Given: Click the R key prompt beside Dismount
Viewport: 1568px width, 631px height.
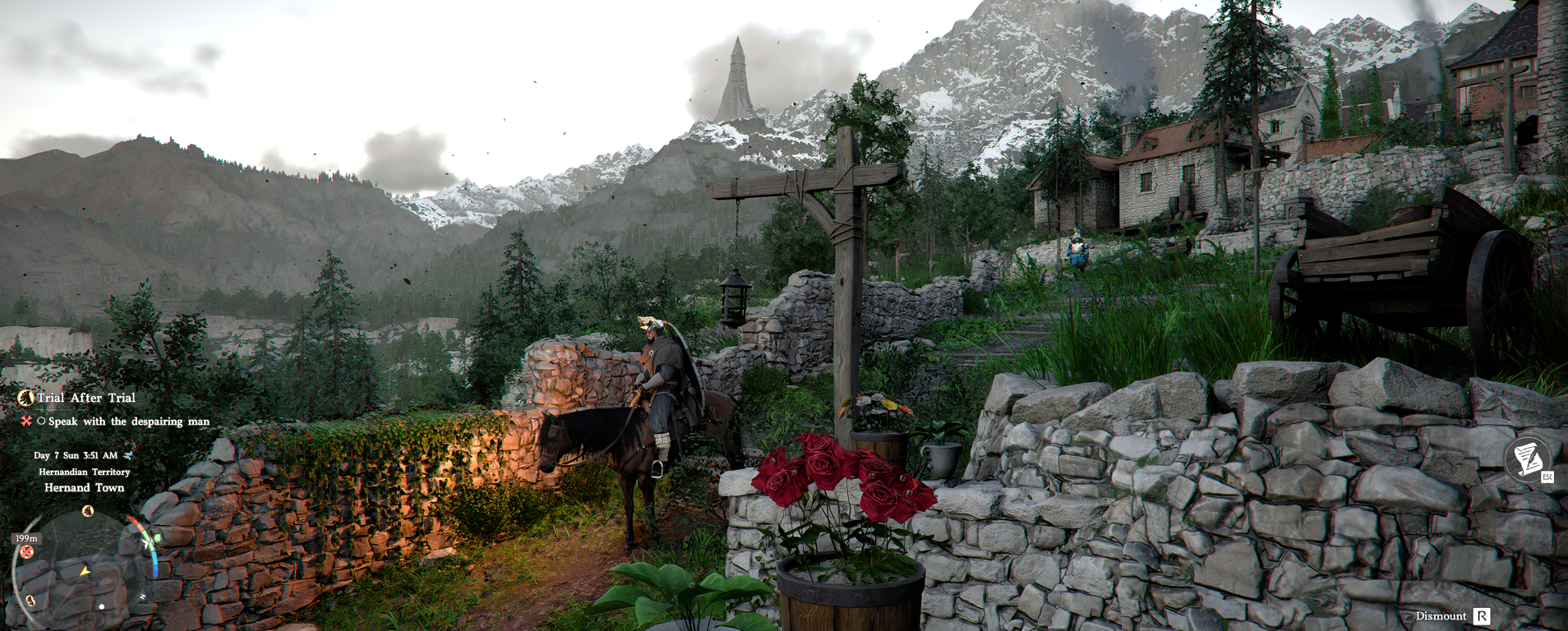Looking at the screenshot, I should coord(1482,616).
